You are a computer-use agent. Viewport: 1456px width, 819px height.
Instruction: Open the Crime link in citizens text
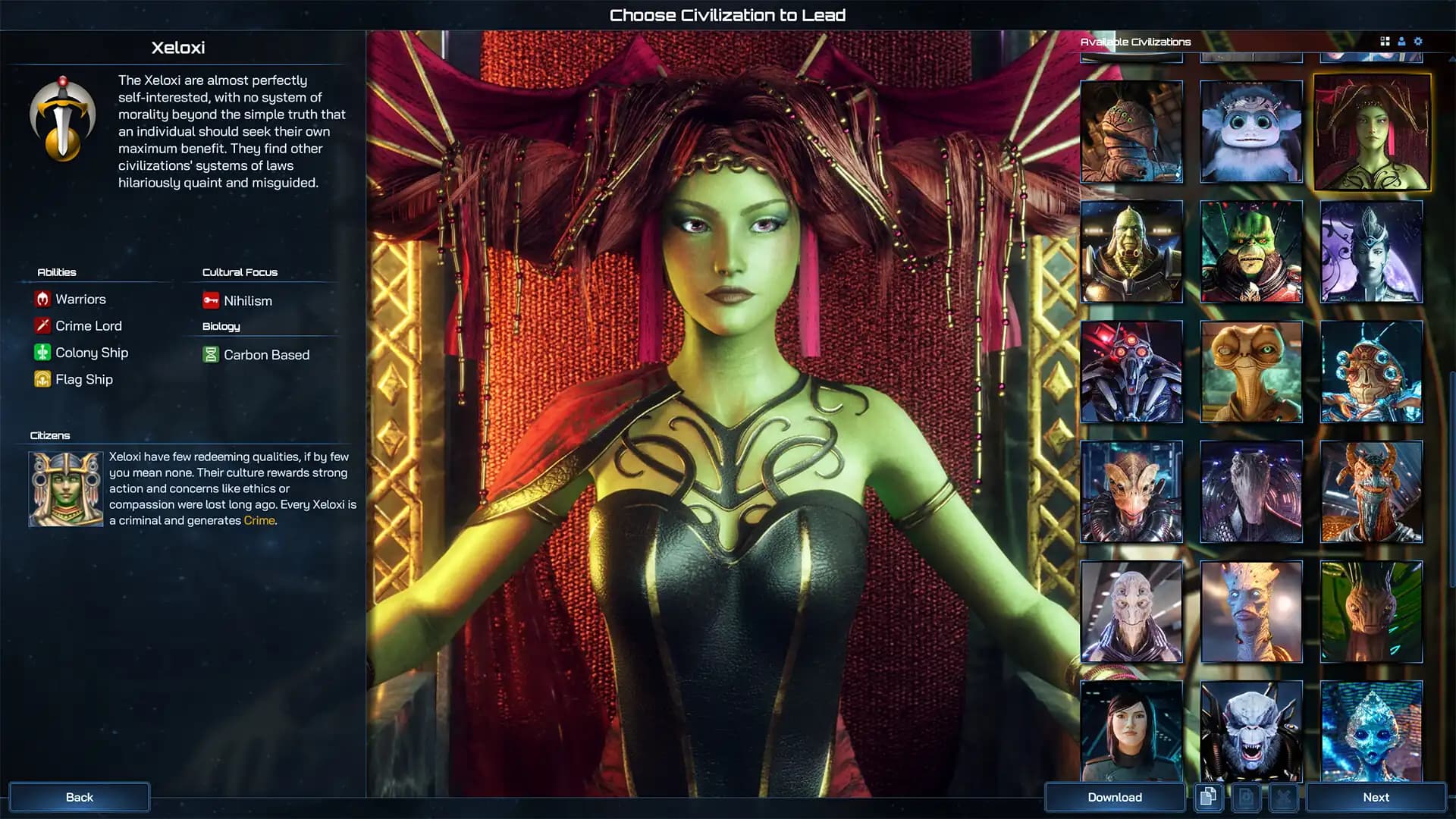tap(259, 521)
